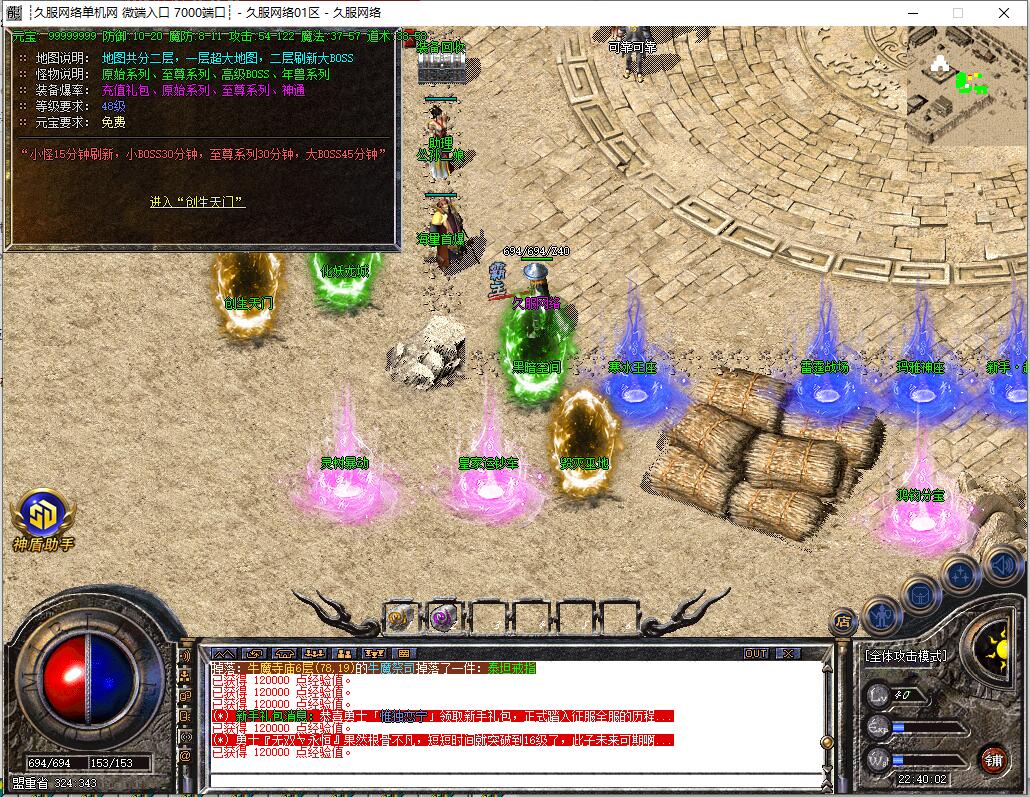Close the game window from title bar
The image size is (1030, 797).
(x=1003, y=13)
